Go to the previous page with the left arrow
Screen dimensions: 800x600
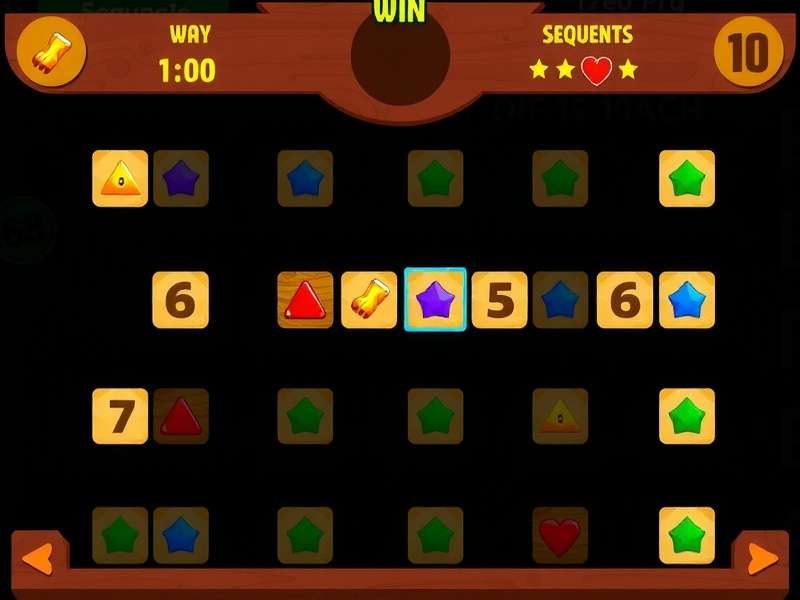(x=37, y=559)
